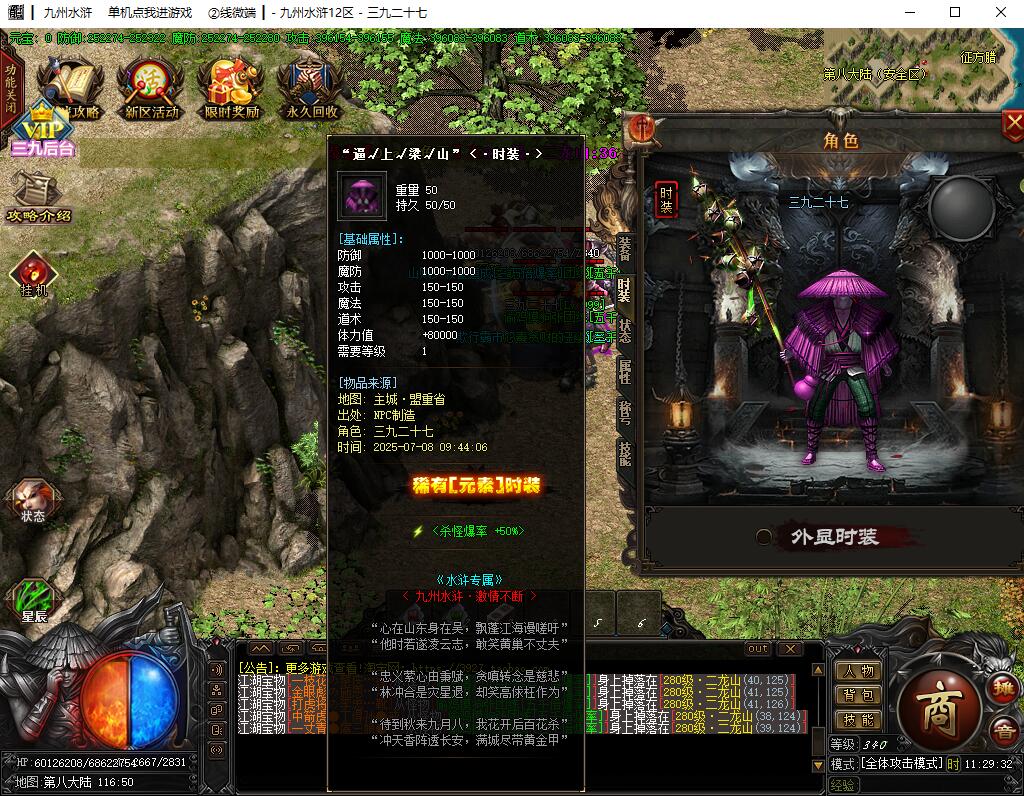This screenshot has width=1024, height=796.
Task: Click the 功能关闭 side tab
Action: tap(10, 90)
